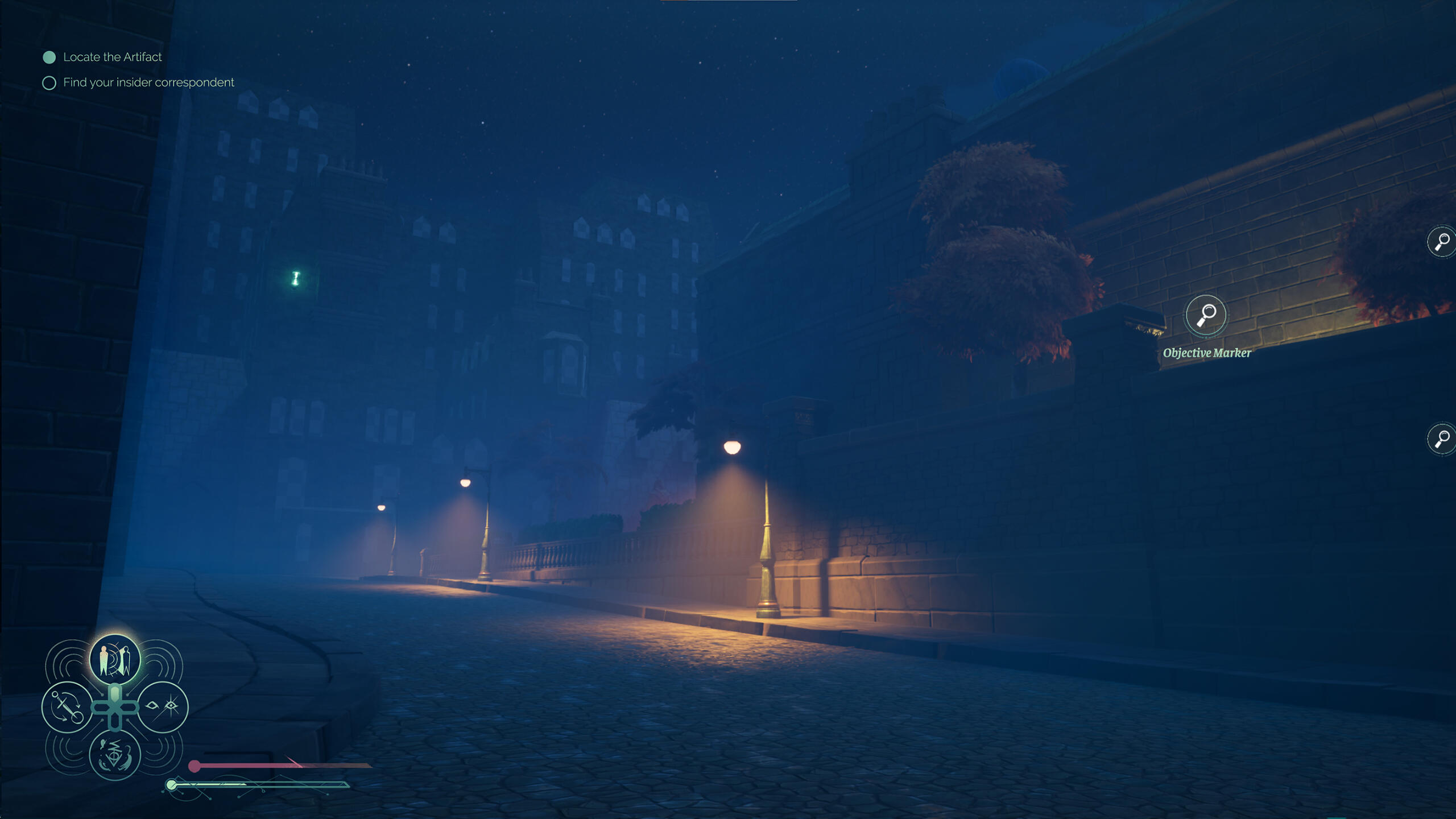
Task: Select the Find your insider correspondent objective
Action: [x=148, y=82]
